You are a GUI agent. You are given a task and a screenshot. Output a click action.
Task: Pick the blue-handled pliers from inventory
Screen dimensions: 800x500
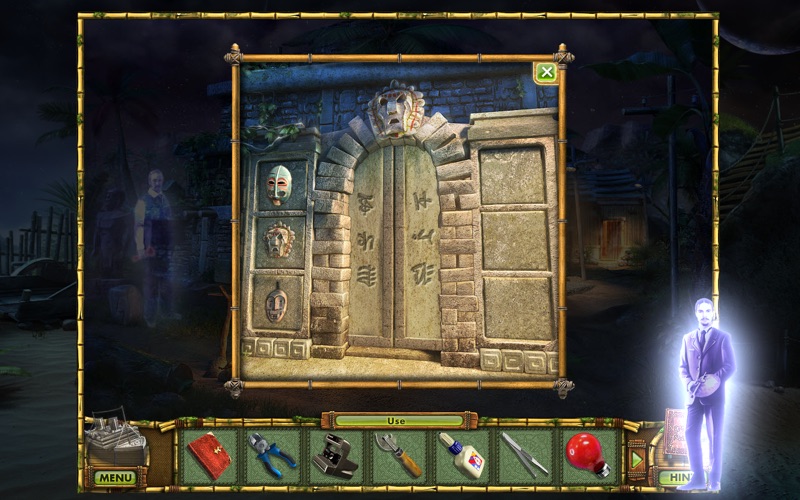coord(273,455)
